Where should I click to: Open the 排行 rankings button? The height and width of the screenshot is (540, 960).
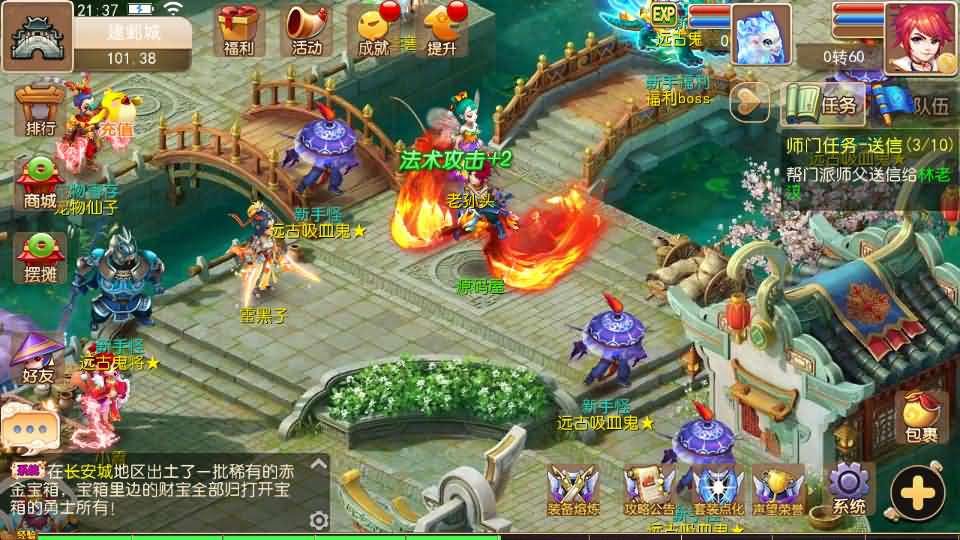[x=41, y=110]
